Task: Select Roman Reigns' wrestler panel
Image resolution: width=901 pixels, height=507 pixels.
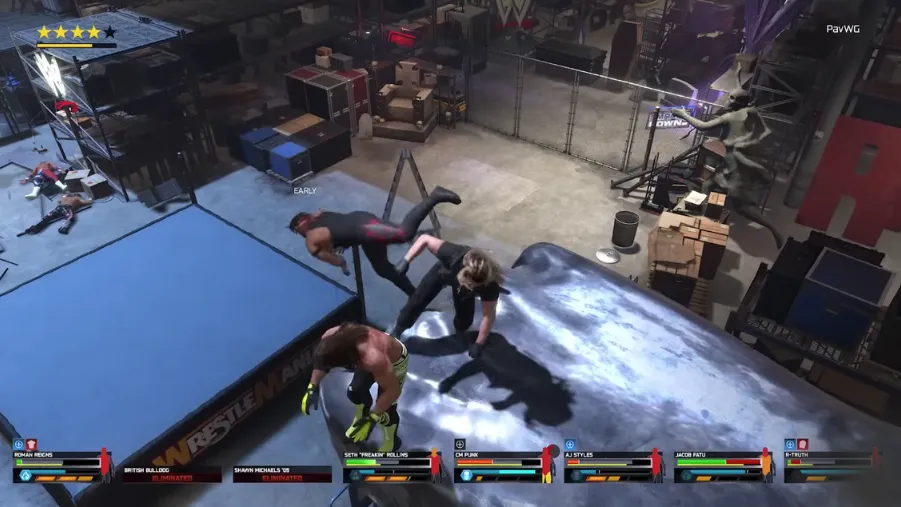Action: (61, 467)
